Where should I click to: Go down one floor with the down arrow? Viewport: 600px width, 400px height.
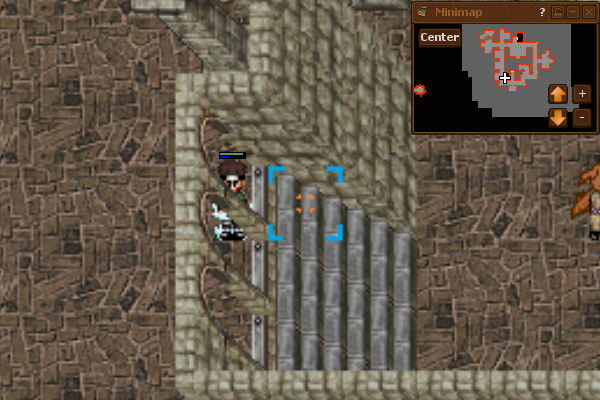[x=558, y=118]
